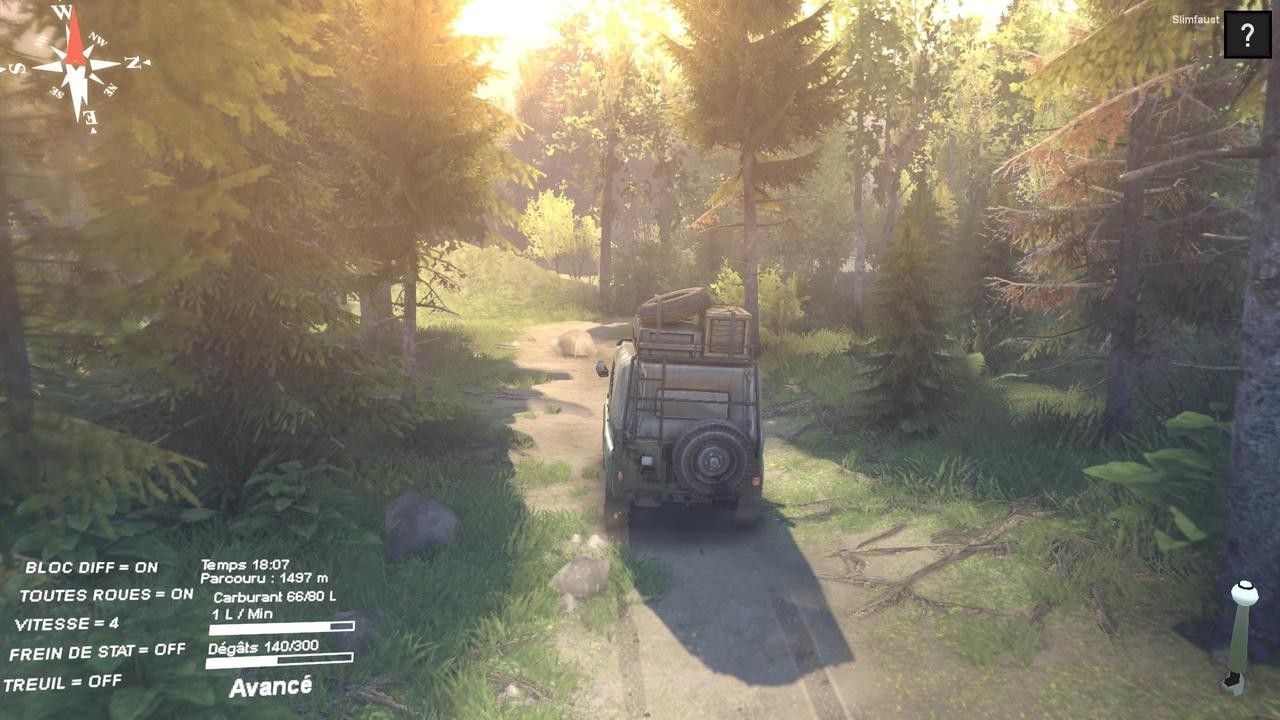Toggle the BLOC DIFF differential lock
The height and width of the screenshot is (720, 1280).
[x=91, y=567]
